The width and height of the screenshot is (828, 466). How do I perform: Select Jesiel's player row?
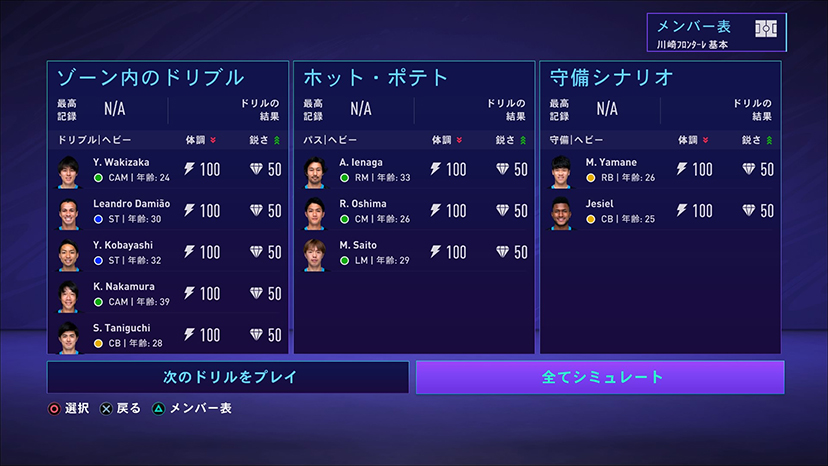(660, 211)
